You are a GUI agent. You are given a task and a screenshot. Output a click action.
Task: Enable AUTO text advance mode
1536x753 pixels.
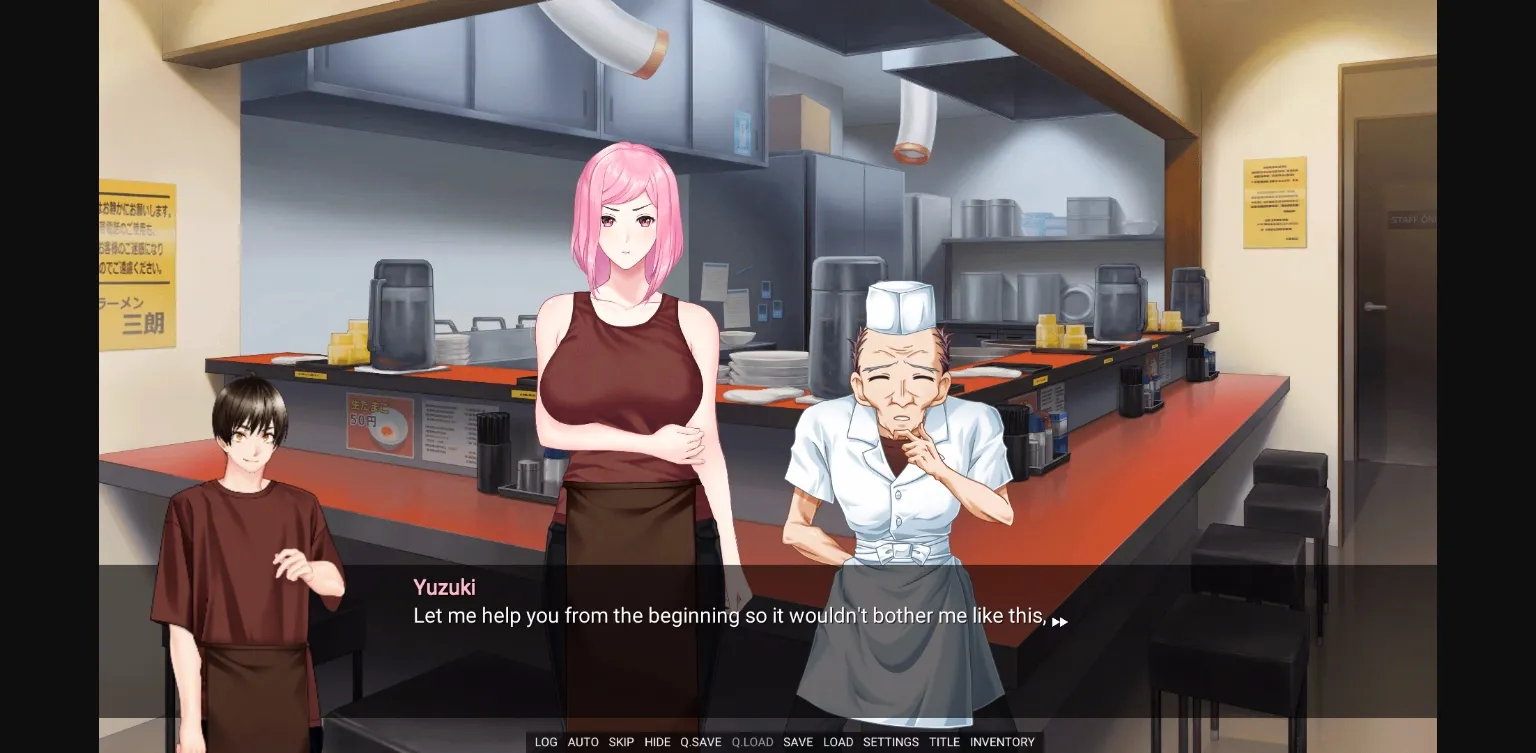point(583,742)
